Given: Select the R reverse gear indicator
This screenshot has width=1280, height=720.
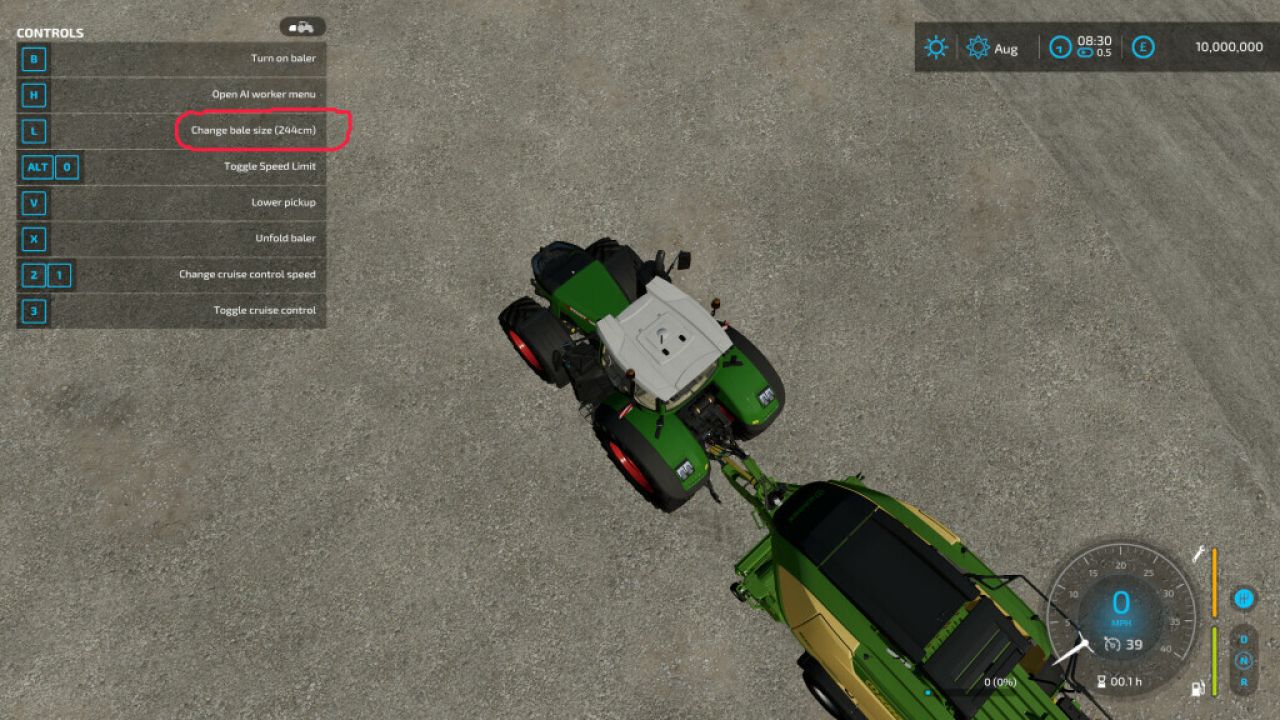Looking at the screenshot, I should [x=1245, y=682].
